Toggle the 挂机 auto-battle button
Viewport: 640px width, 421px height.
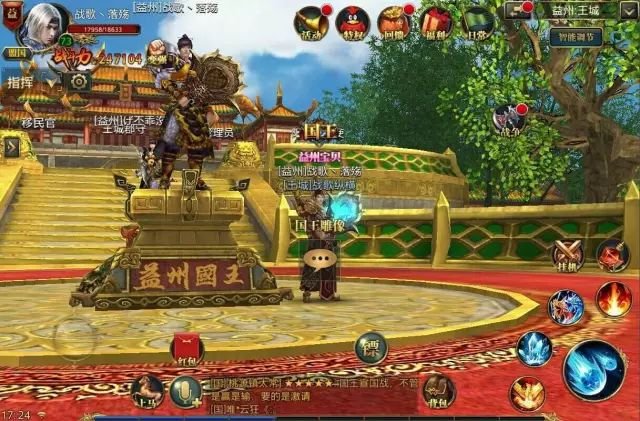click(x=568, y=255)
